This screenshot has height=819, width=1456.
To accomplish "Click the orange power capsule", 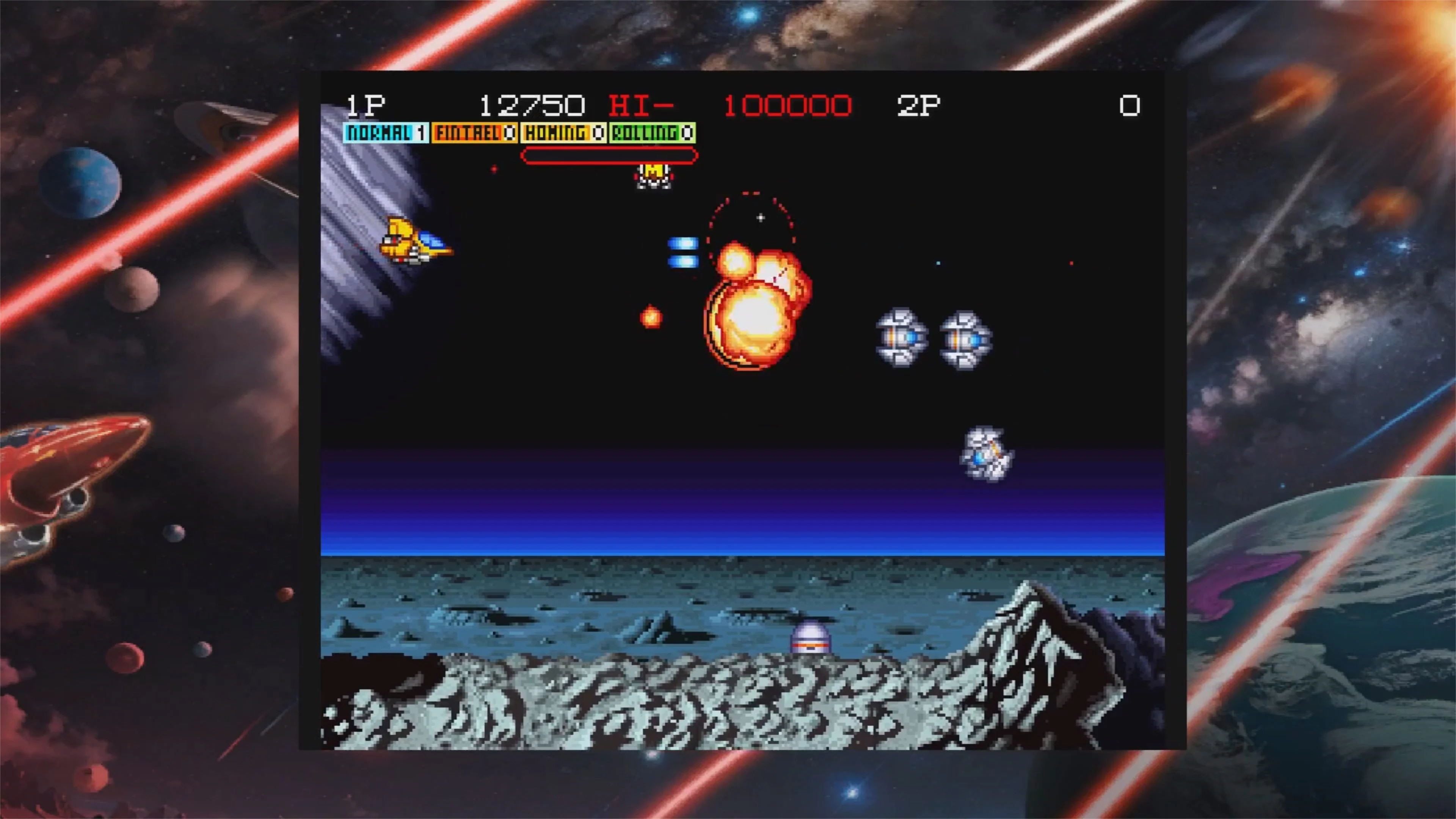I will (x=652, y=317).
